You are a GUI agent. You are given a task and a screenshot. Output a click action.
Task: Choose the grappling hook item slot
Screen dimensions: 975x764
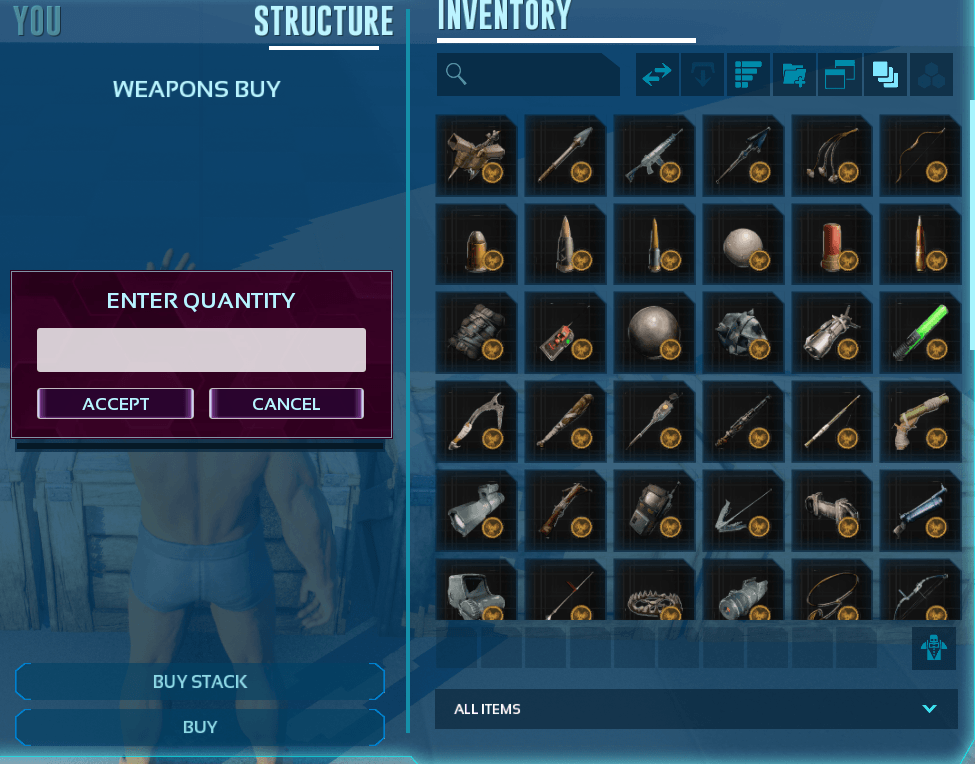(x=743, y=510)
